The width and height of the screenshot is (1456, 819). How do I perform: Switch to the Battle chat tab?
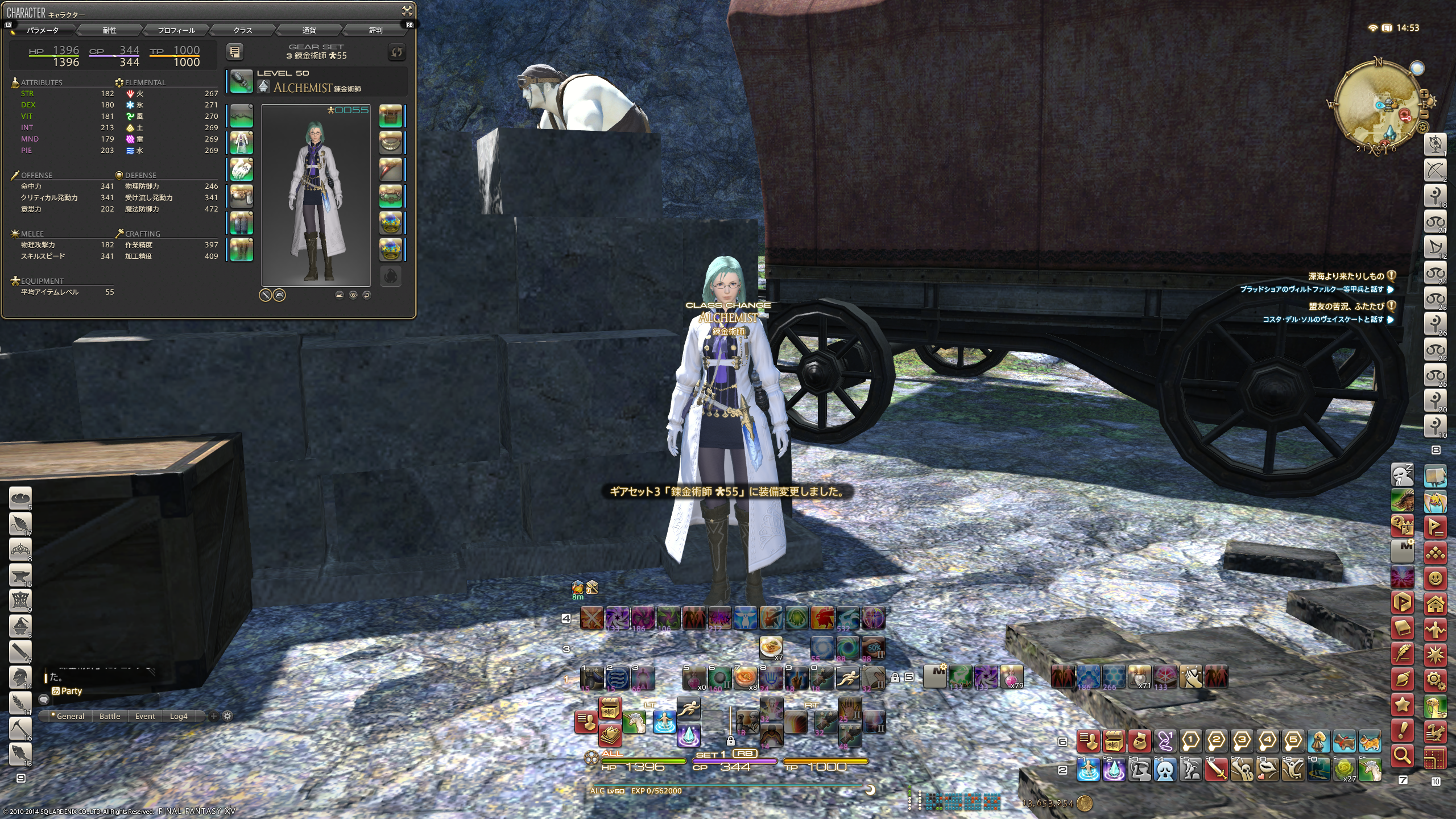(x=110, y=716)
